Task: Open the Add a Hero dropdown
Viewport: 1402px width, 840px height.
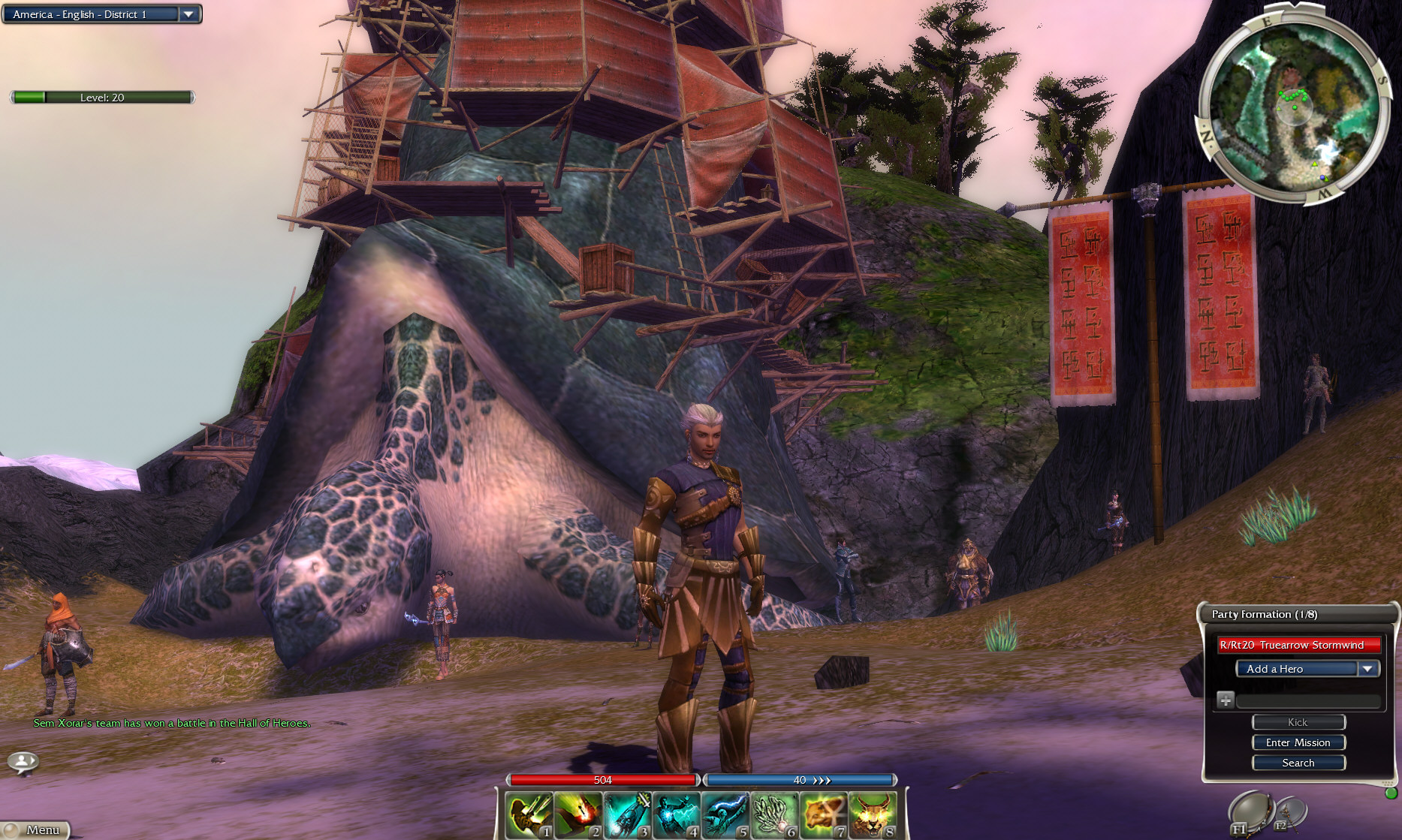Action: (1307, 669)
